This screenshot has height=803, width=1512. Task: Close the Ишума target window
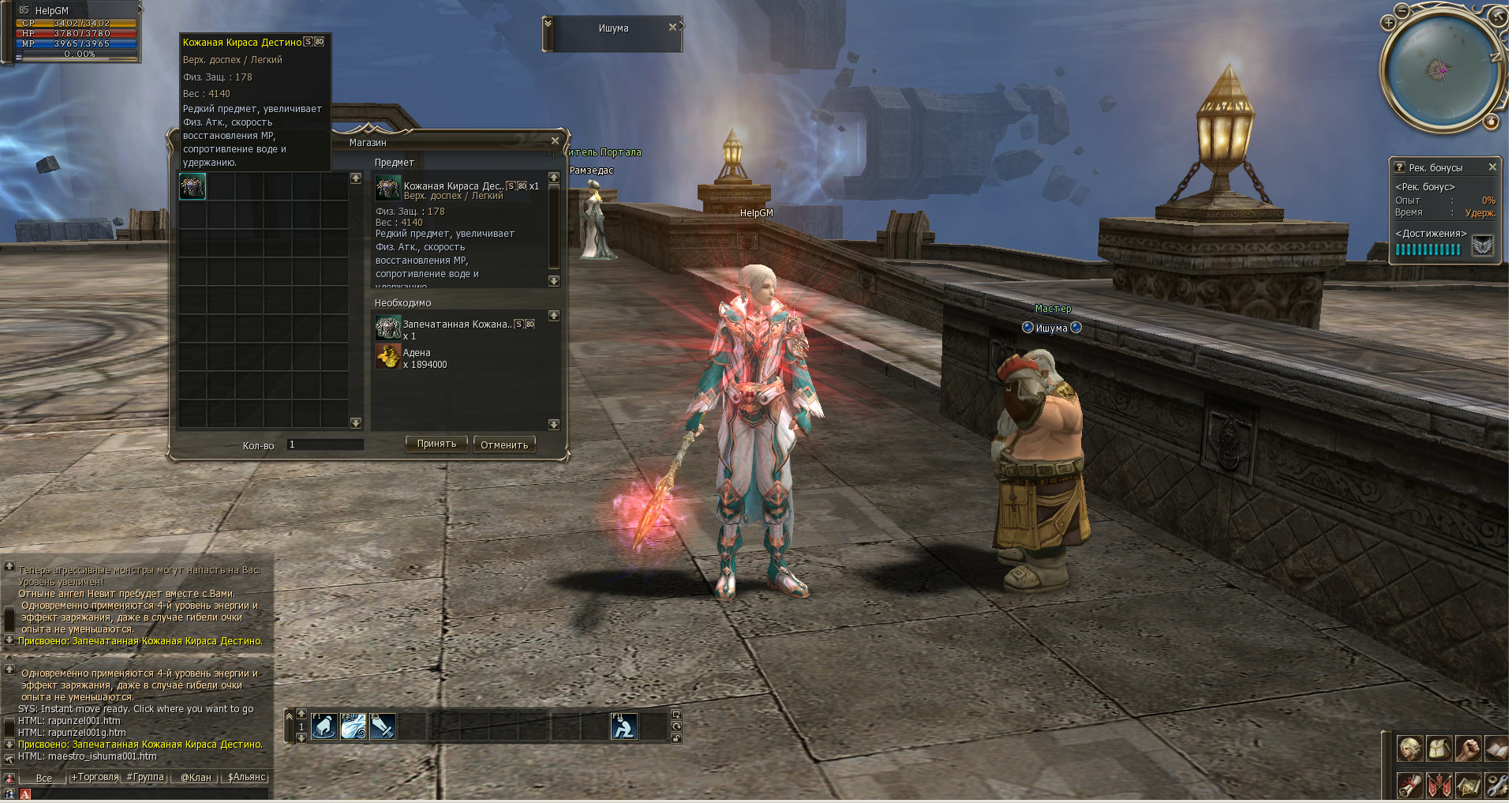pyautogui.click(x=672, y=27)
